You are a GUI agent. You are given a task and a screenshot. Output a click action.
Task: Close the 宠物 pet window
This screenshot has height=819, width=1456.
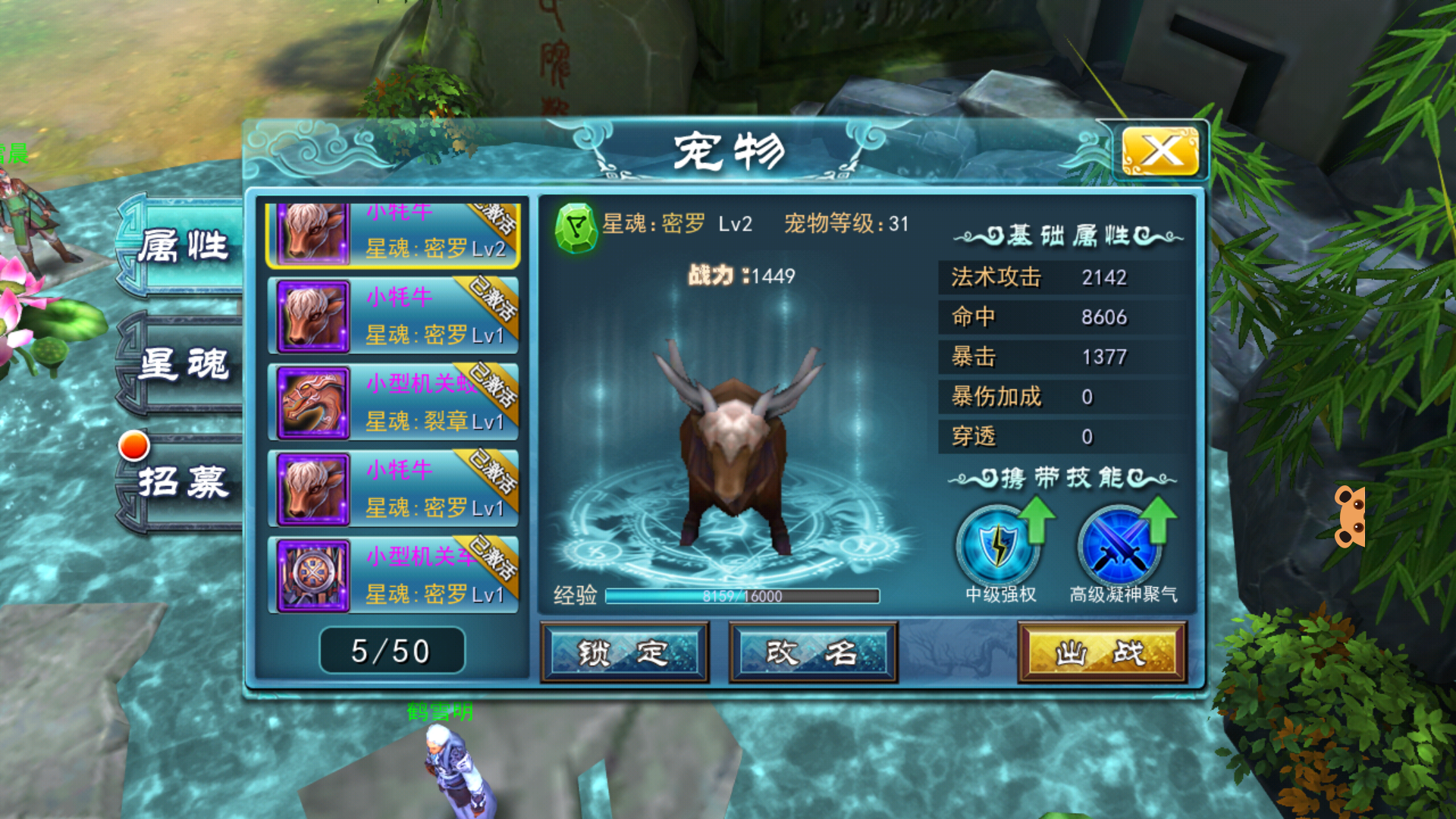click(1159, 151)
